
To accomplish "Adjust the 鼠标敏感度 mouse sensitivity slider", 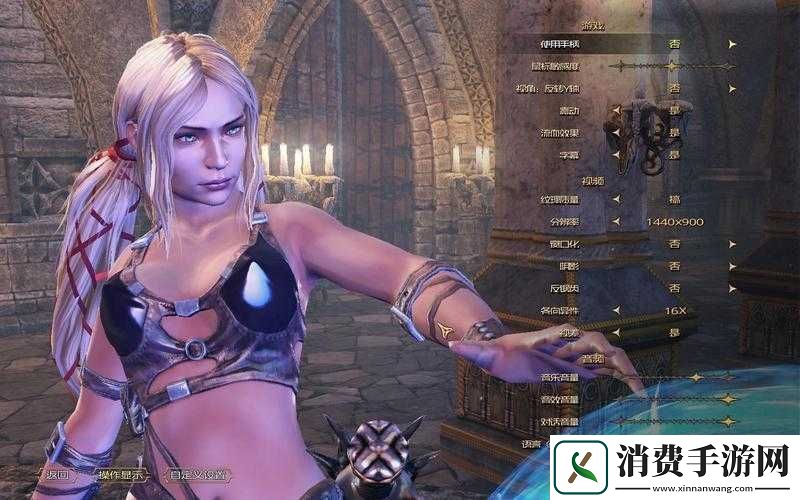I will click(675, 66).
